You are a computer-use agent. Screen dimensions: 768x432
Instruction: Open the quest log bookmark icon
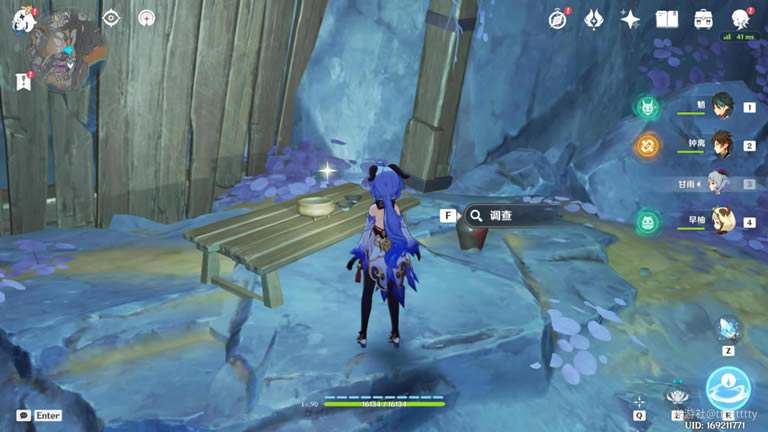pos(24,81)
